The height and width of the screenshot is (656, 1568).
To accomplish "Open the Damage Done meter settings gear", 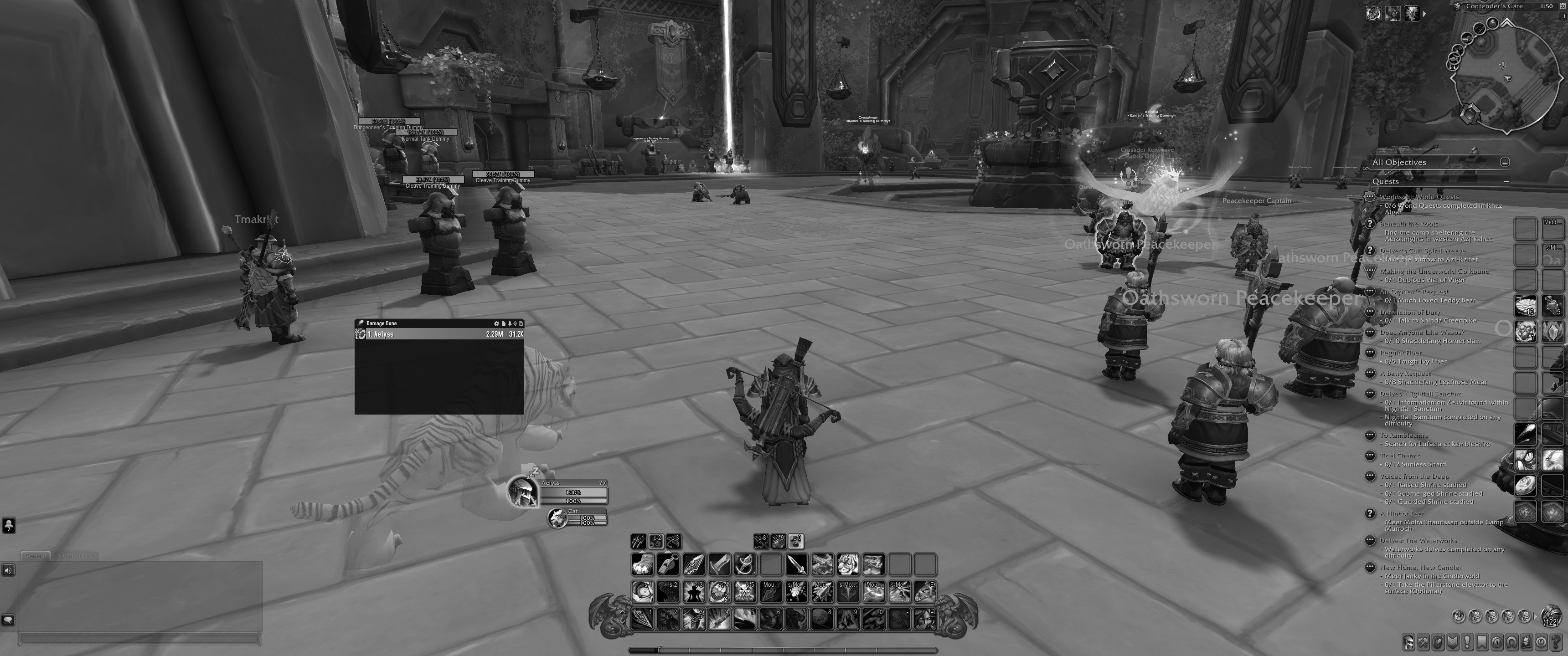I will tap(496, 324).
